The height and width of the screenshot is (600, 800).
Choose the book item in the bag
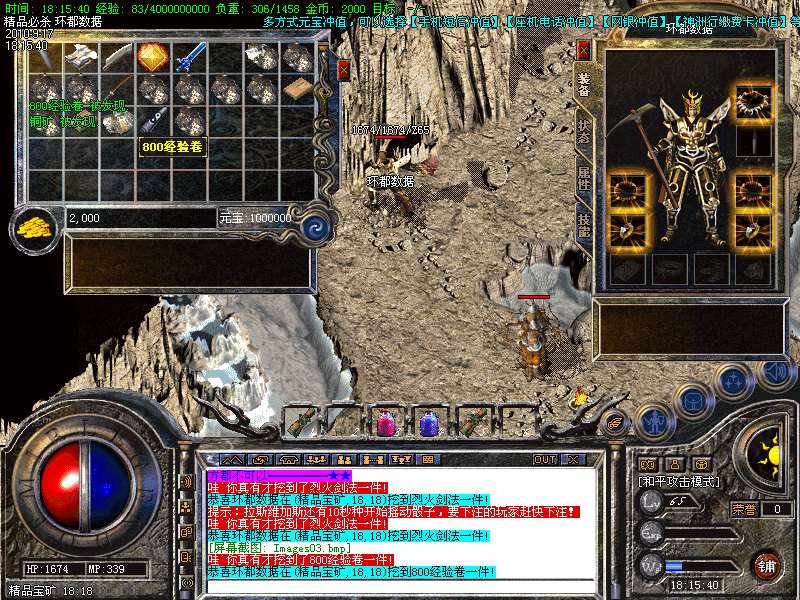[x=296, y=90]
